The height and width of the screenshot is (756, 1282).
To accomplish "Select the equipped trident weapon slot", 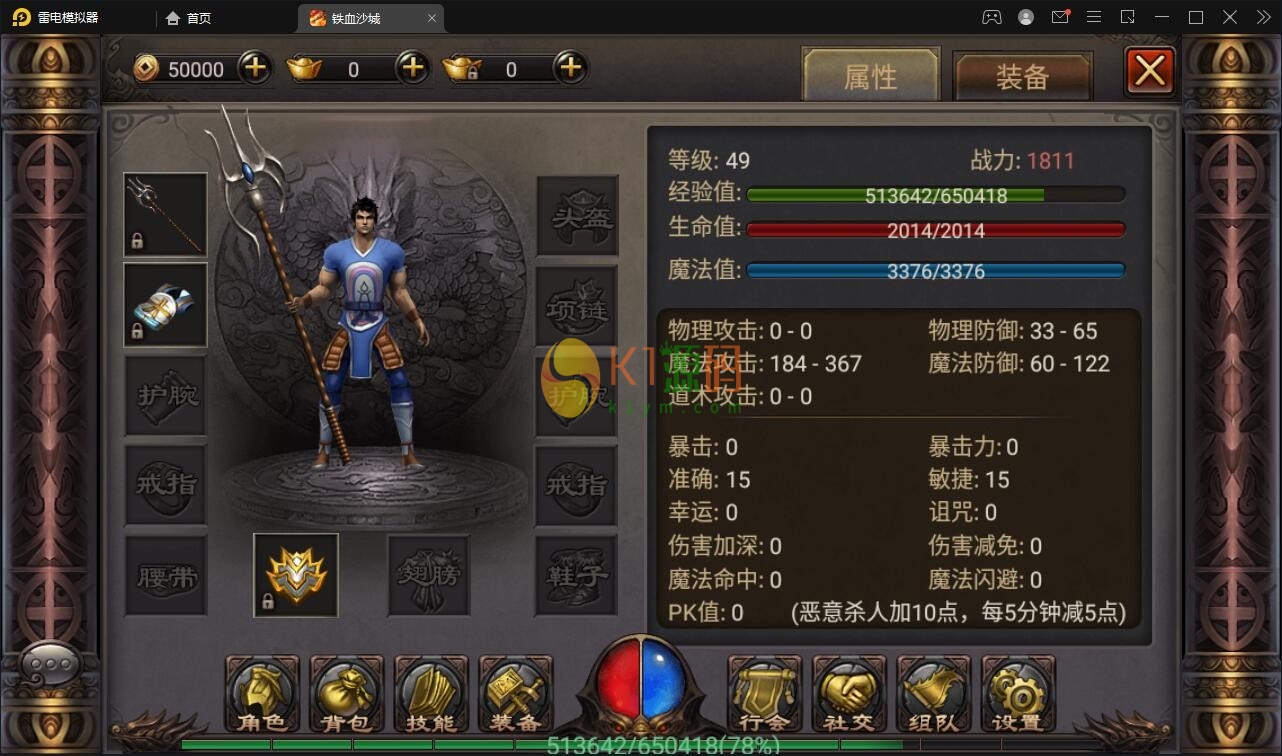I will pyautogui.click(x=165, y=215).
